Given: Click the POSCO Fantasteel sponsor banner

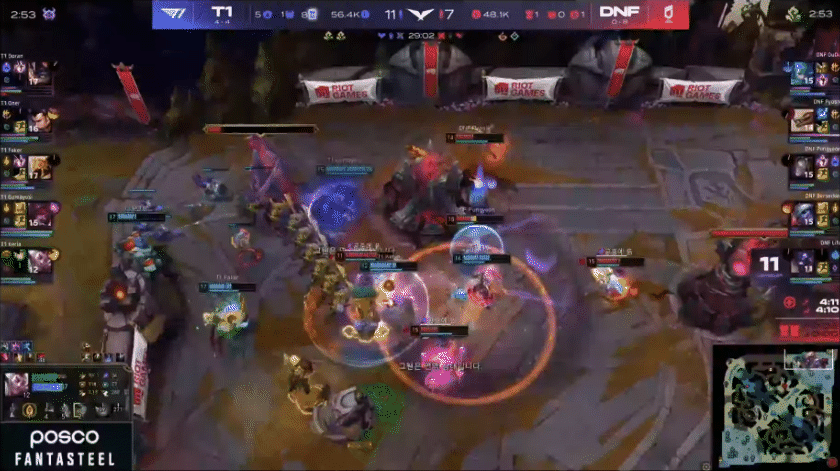Looking at the screenshot, I should coord(65,446).
